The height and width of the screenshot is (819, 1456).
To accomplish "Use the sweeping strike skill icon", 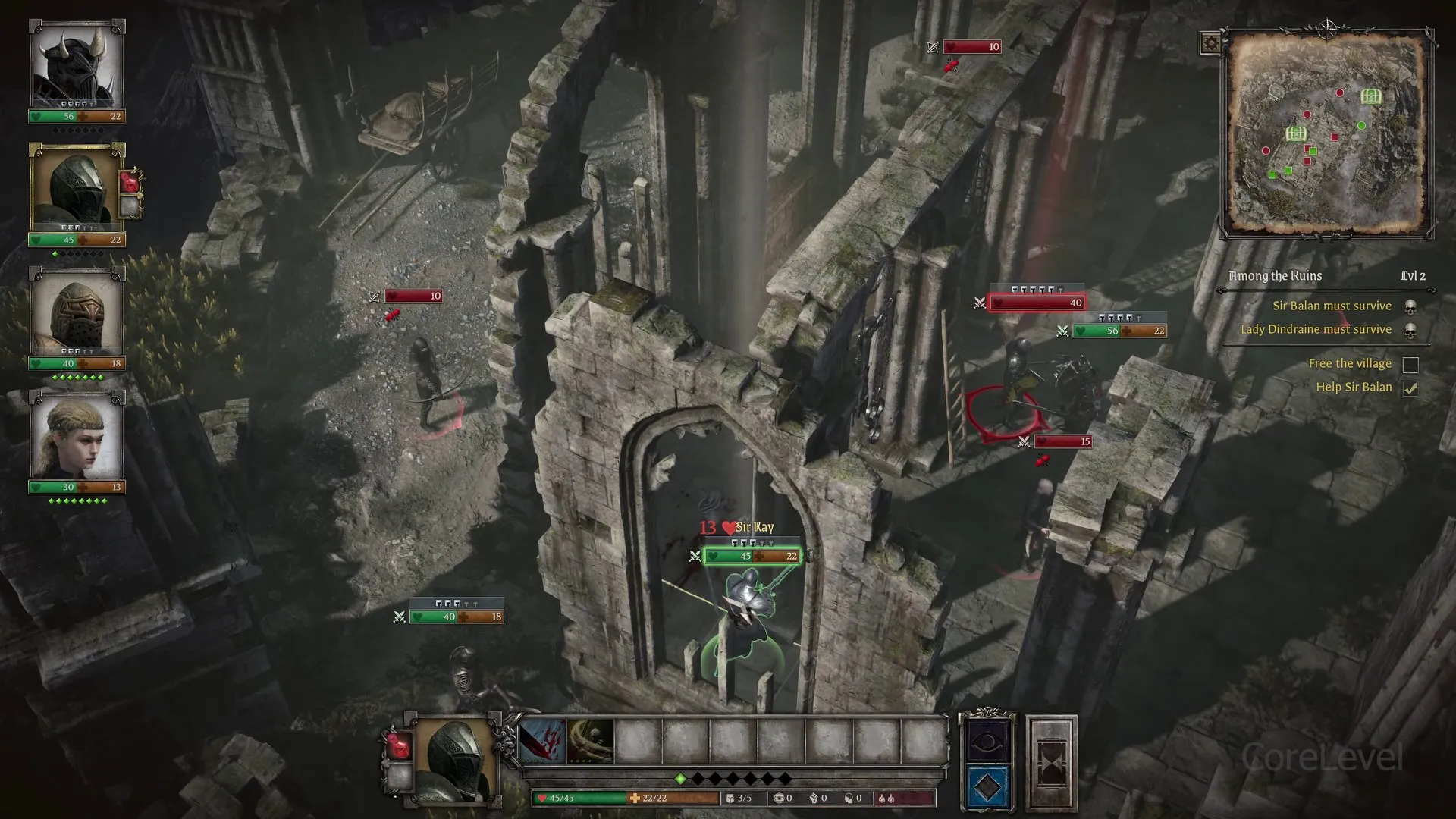I will click(x=590, y=740).
